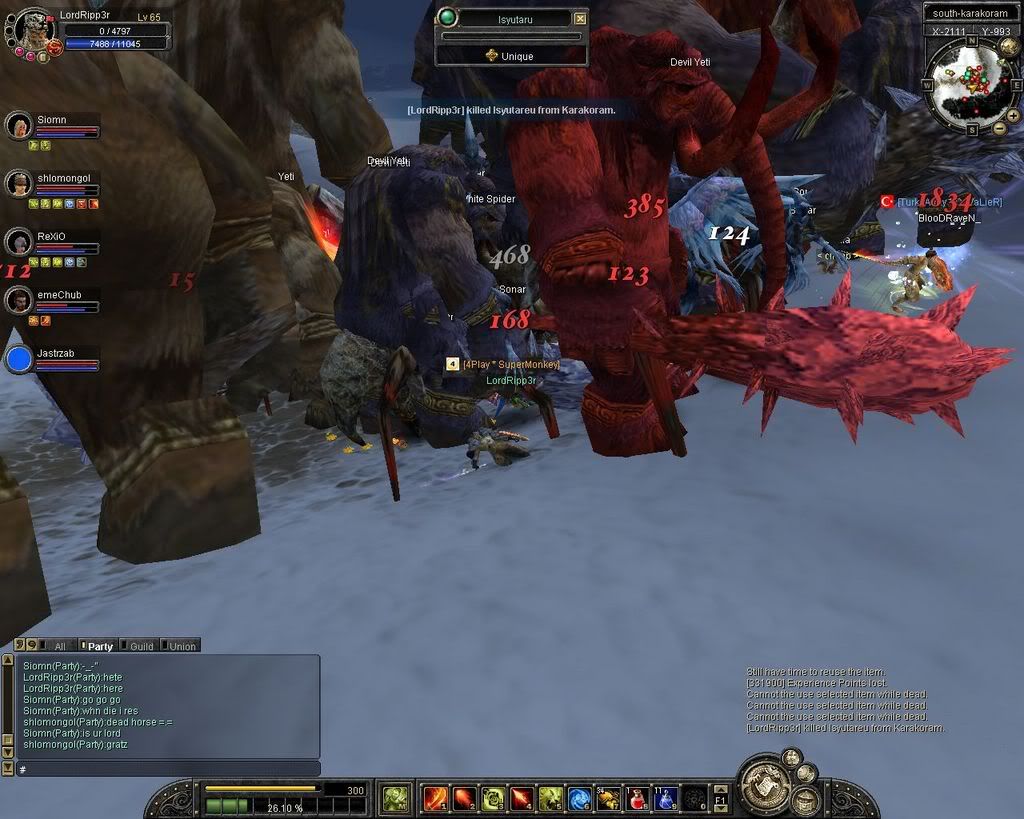Close the Isyutaru target window
The height and width of the screenshot is (819, 1024).
point(580,18)
